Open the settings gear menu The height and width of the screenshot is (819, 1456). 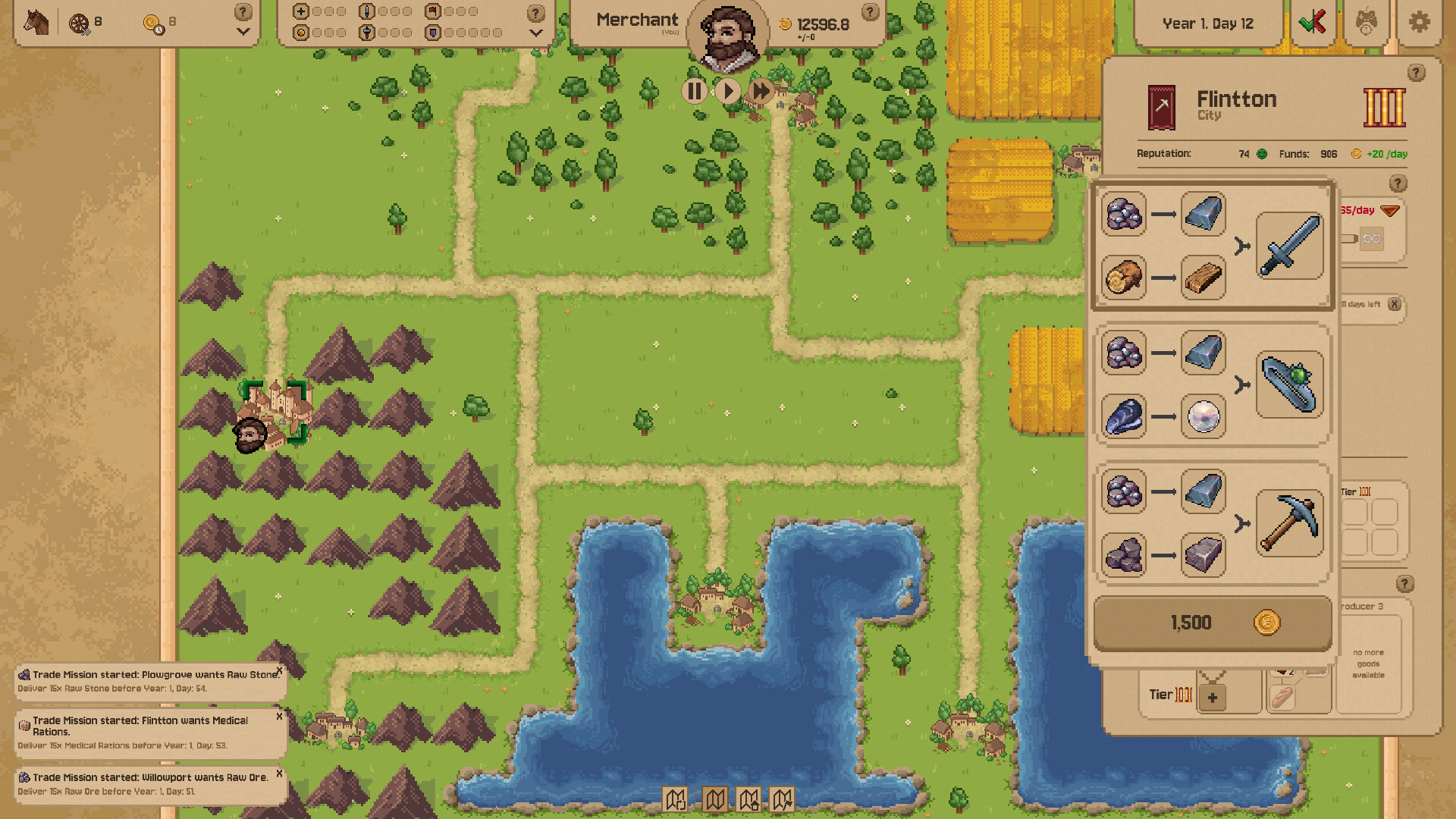[x=1420, y=23]
